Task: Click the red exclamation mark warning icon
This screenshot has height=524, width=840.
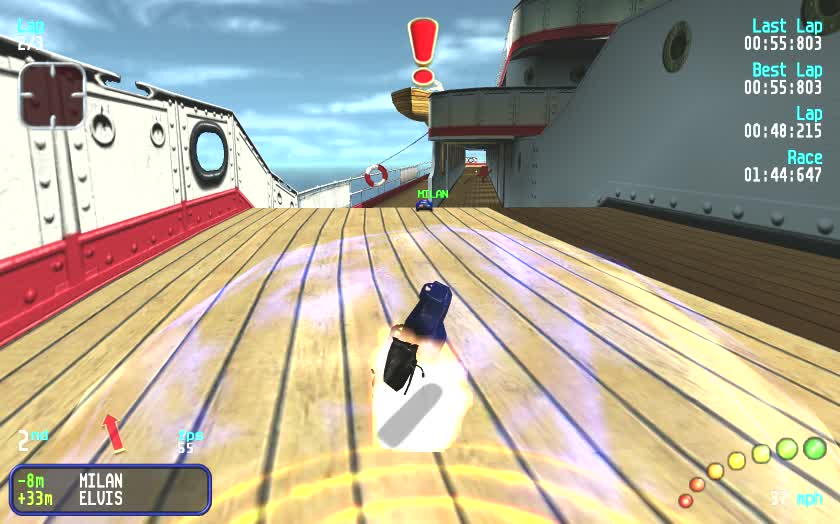Action: [423, 50]
